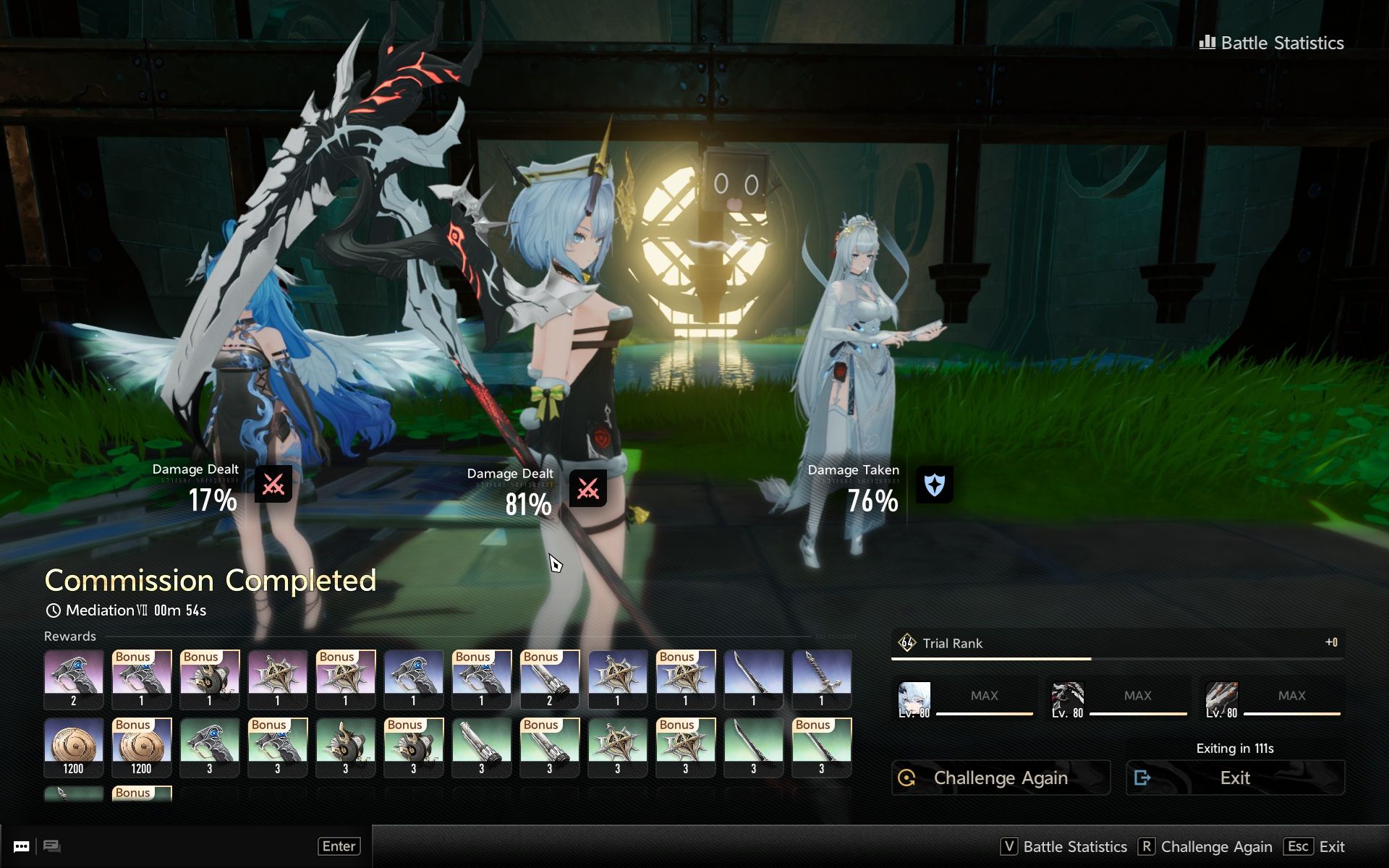View the clawed weapon portrait at Lv. 80

pyautogui.click(x=1221, y=699)
